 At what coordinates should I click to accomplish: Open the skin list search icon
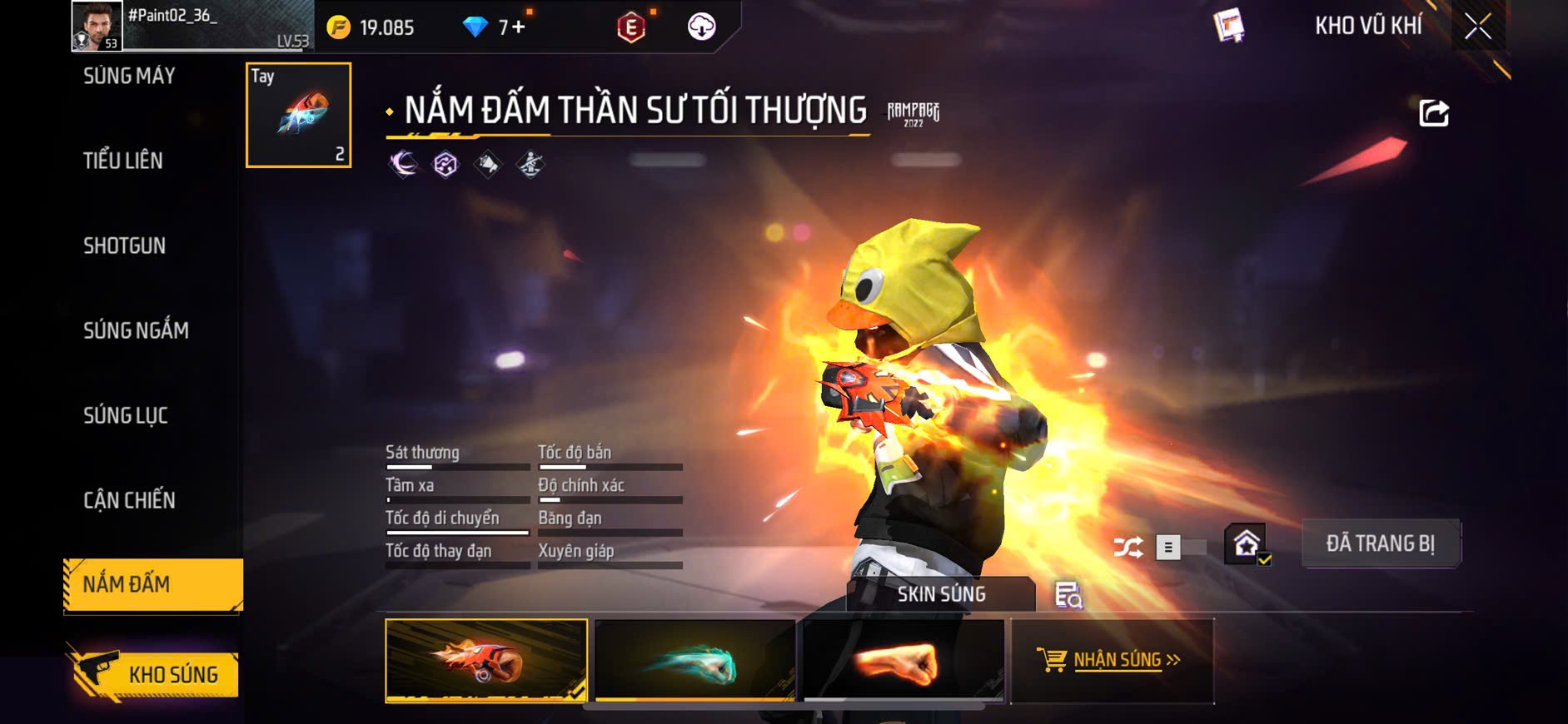click(x=1068, y=595)
